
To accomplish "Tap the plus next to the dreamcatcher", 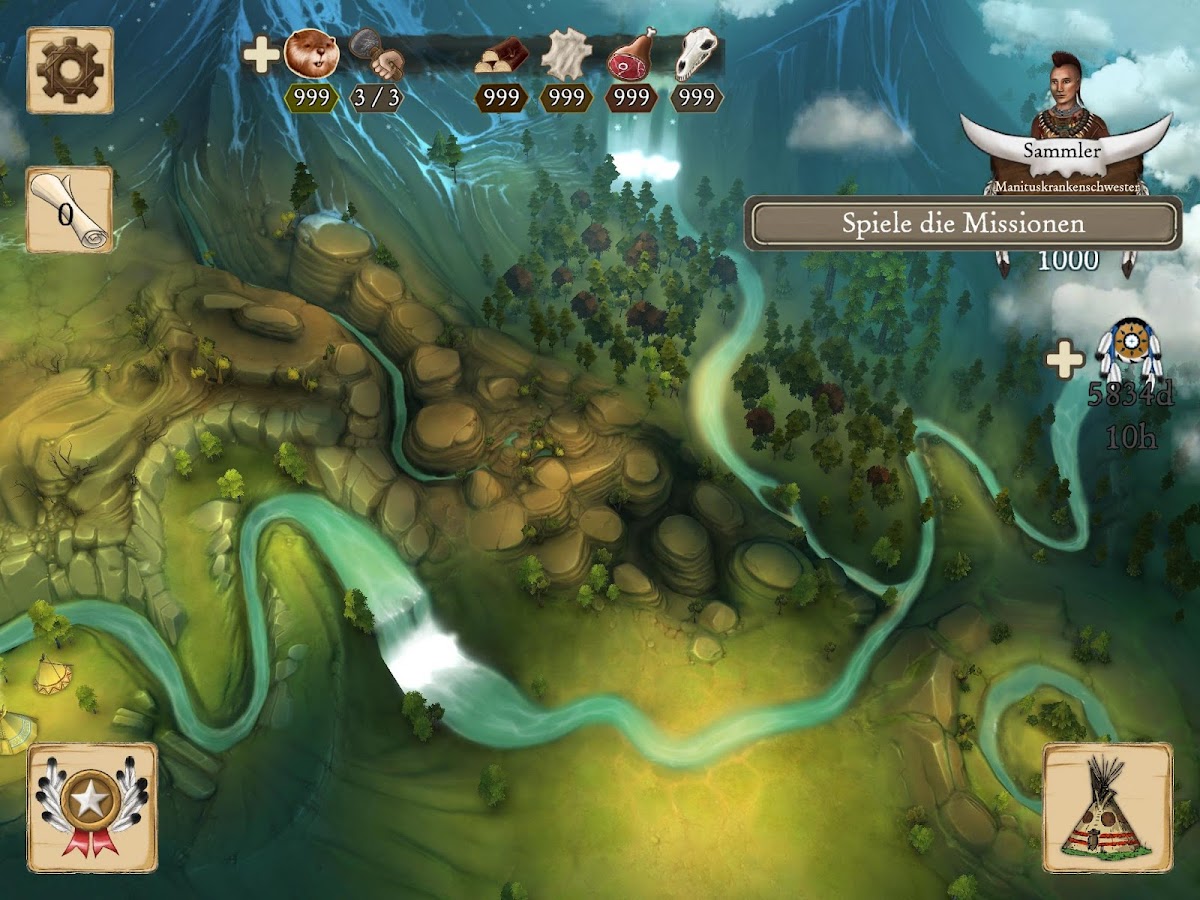I will click(x=1065, y=360).
